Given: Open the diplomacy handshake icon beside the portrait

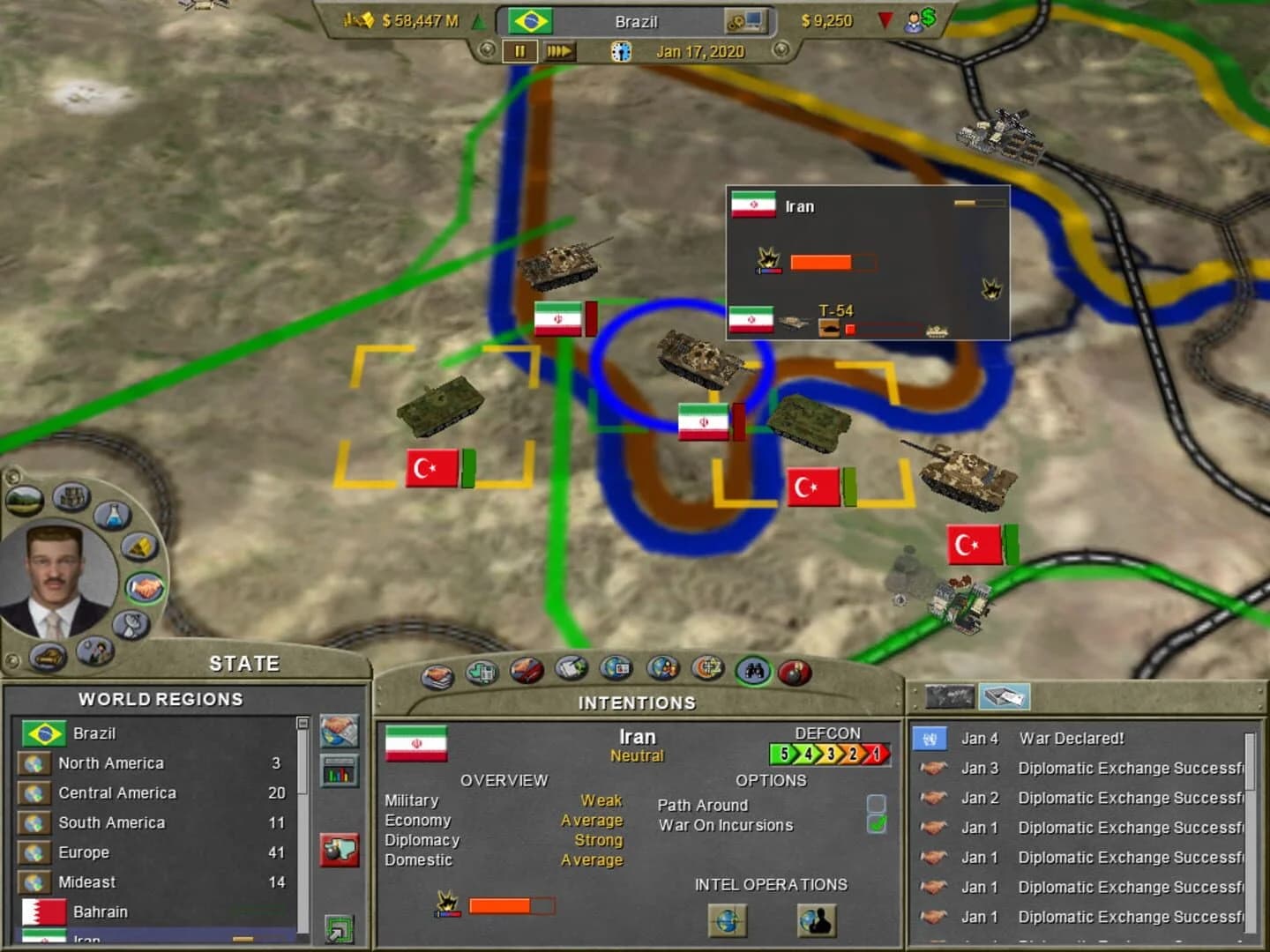Looking at the screenshot, I should (145, 587).
